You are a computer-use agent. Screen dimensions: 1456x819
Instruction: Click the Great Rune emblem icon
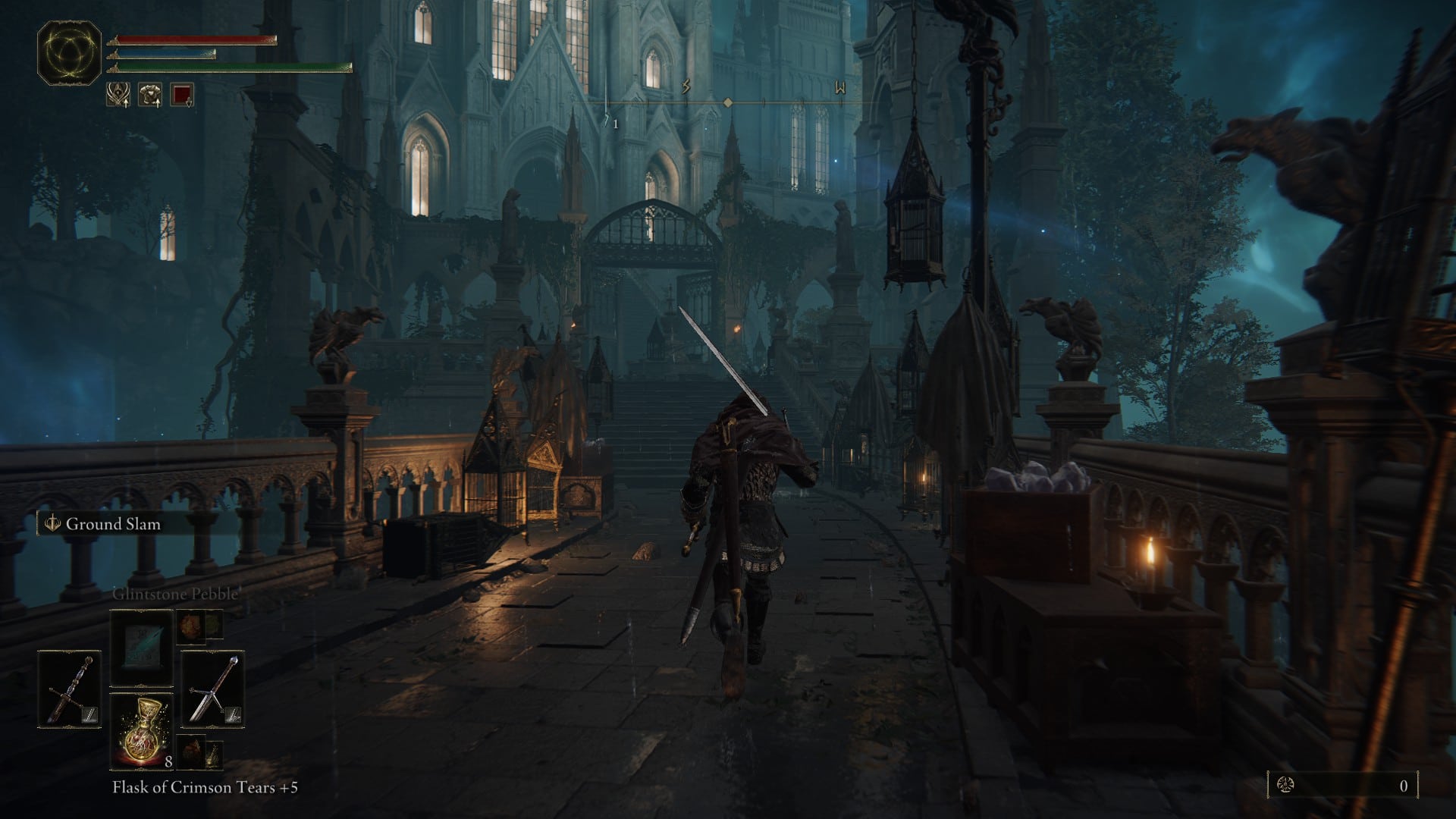(69, 52)
